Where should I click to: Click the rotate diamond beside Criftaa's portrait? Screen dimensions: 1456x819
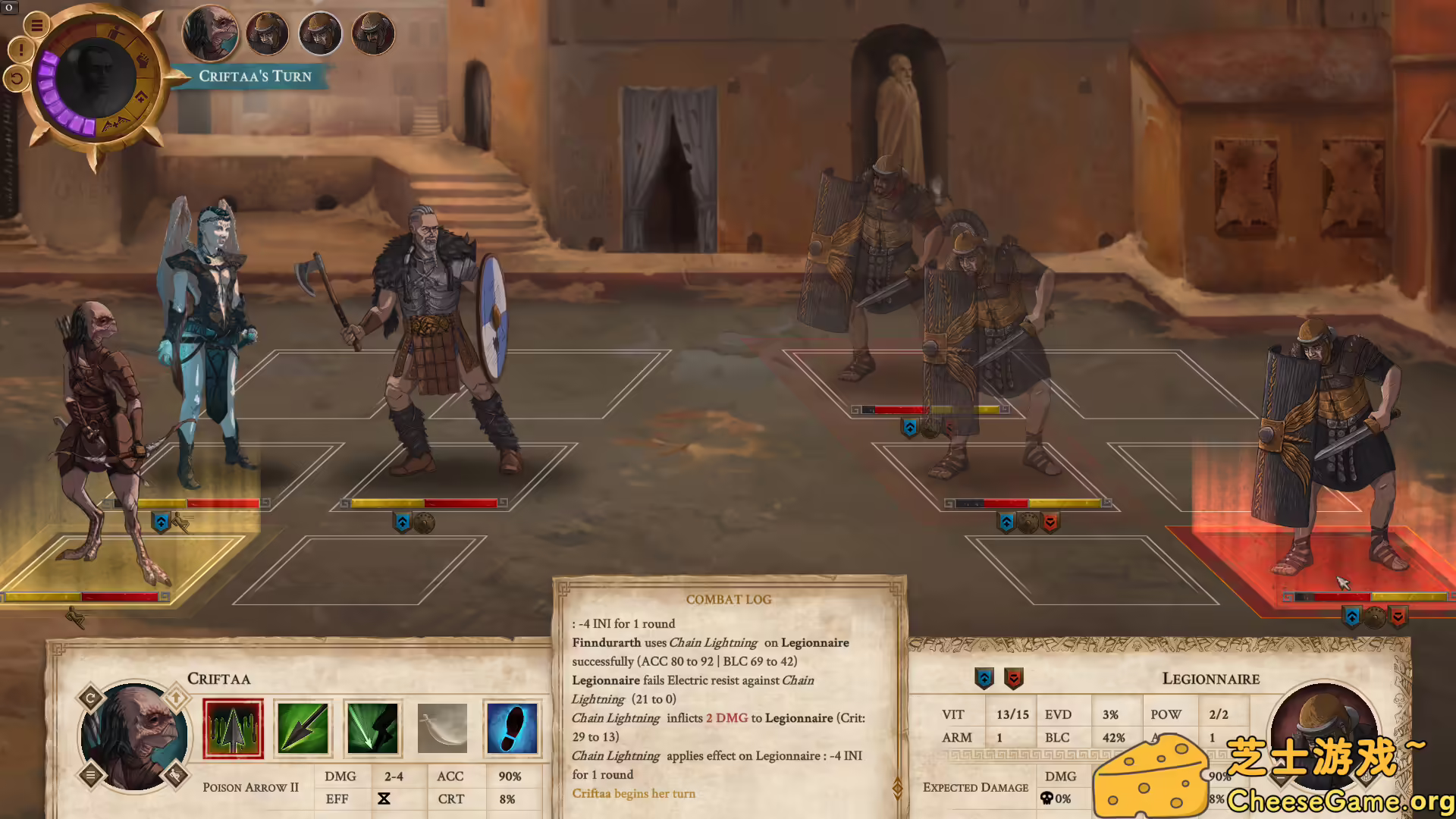coord(90,698)
